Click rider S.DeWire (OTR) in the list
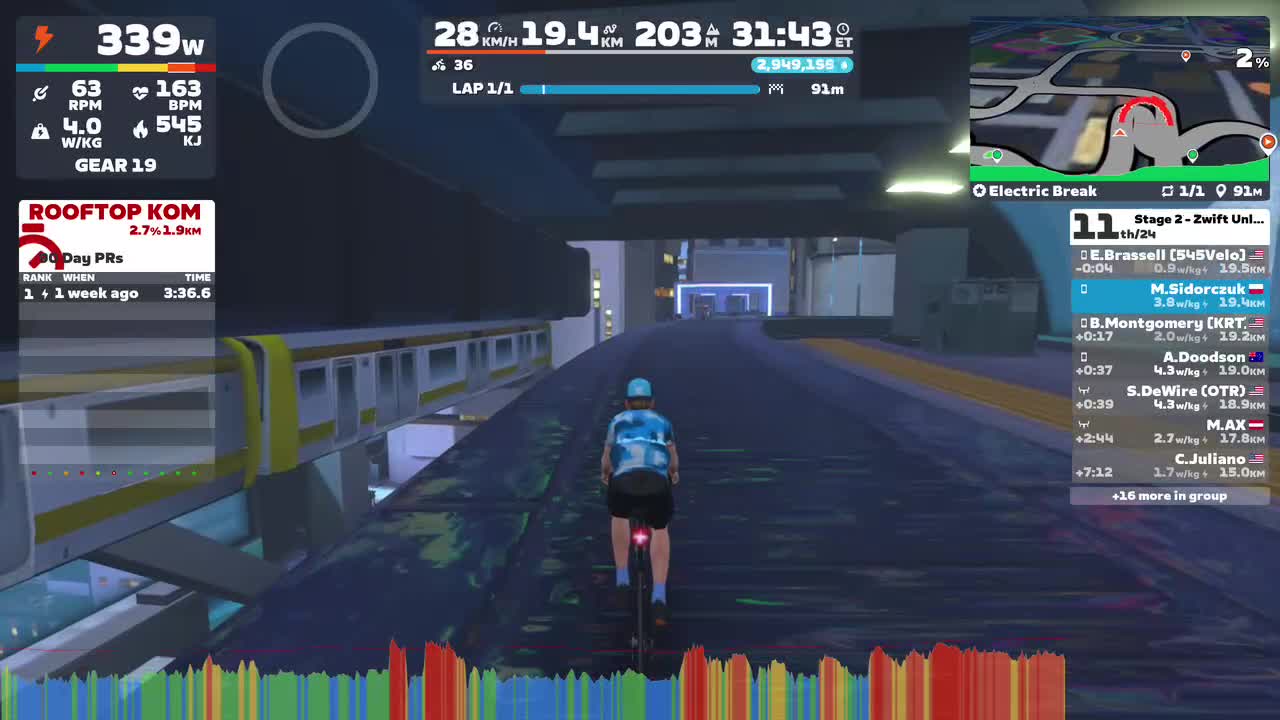Viewport: 1280px width, 720px height. (x=1170, y=397)
